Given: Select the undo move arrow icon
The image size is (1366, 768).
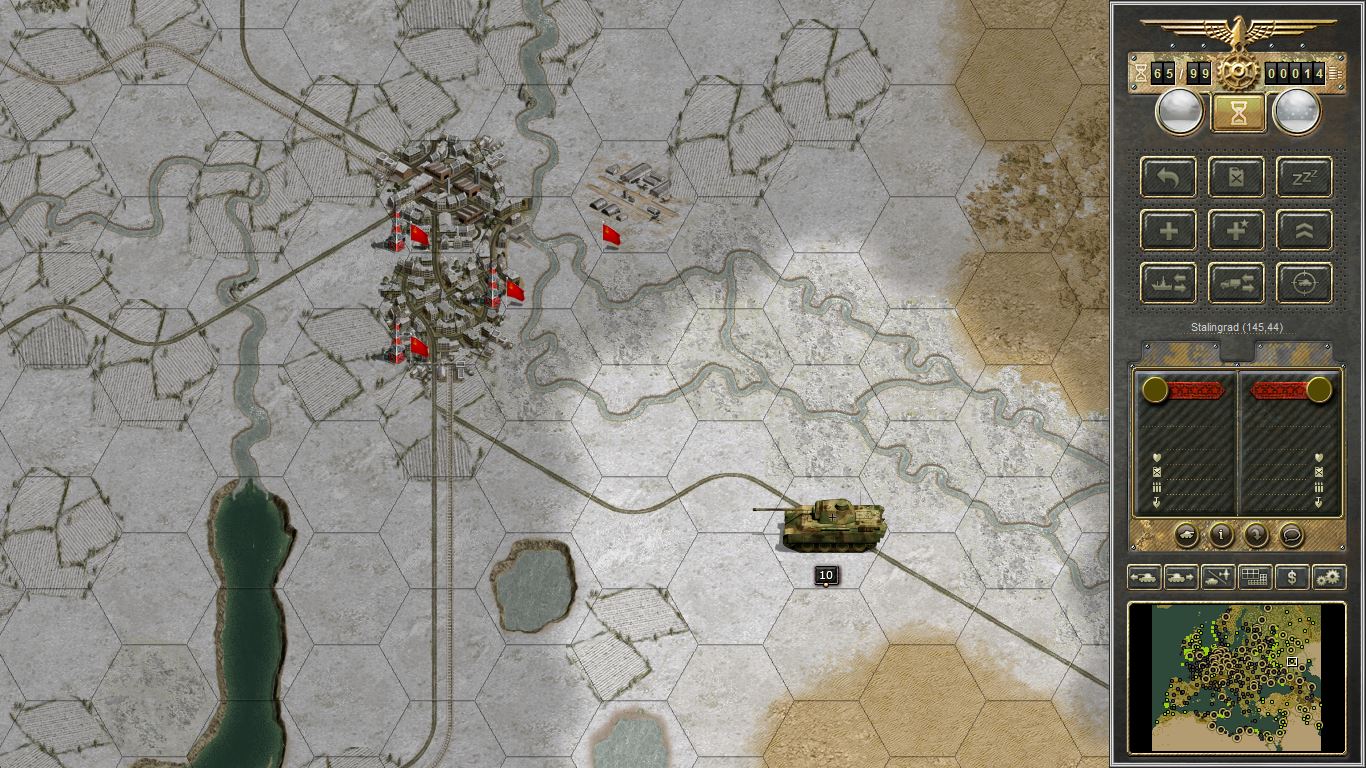Looking at the screenshot, I should (x=1167, y=177).
